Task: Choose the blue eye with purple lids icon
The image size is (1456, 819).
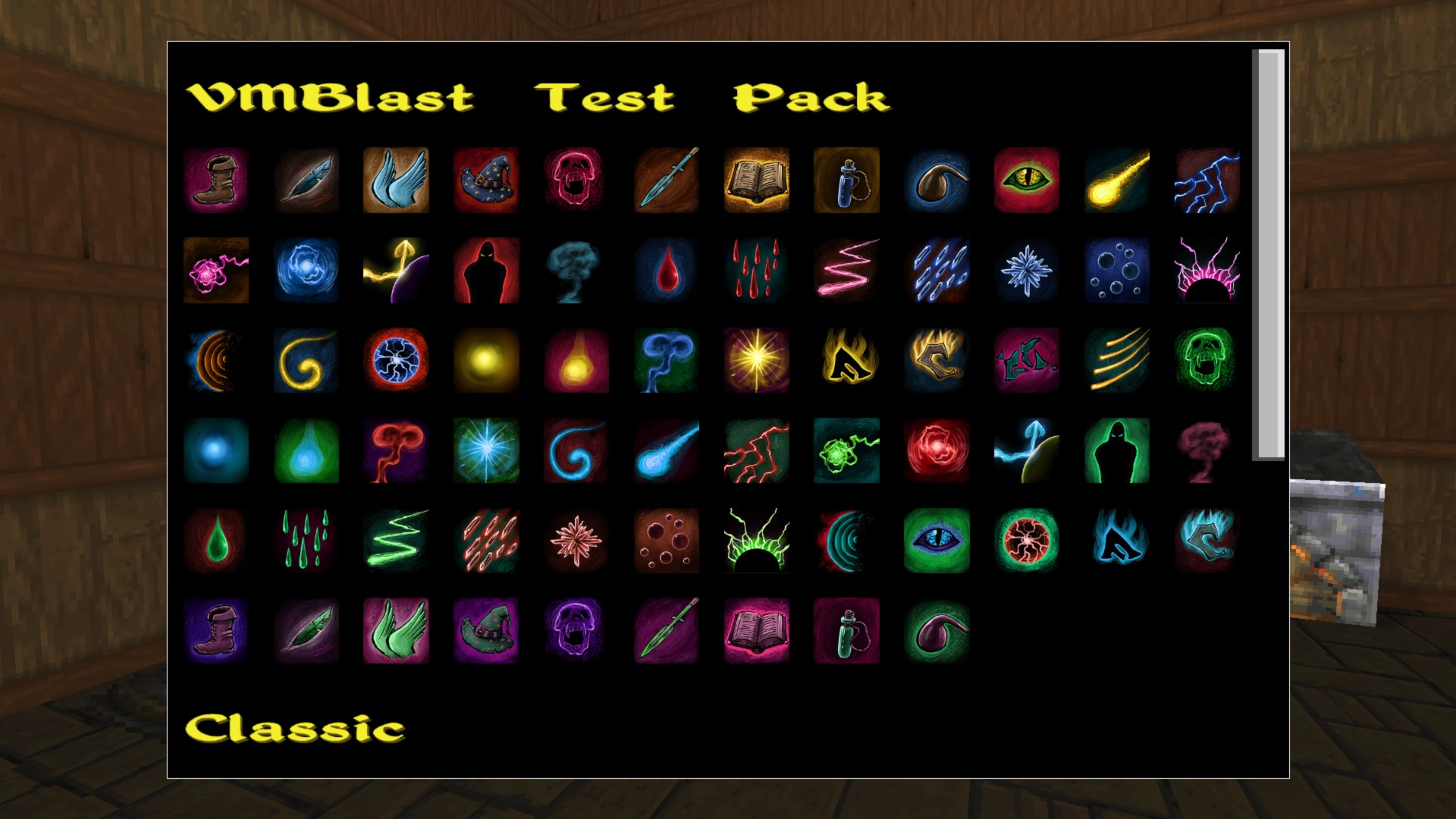Action: coord(937,541)
